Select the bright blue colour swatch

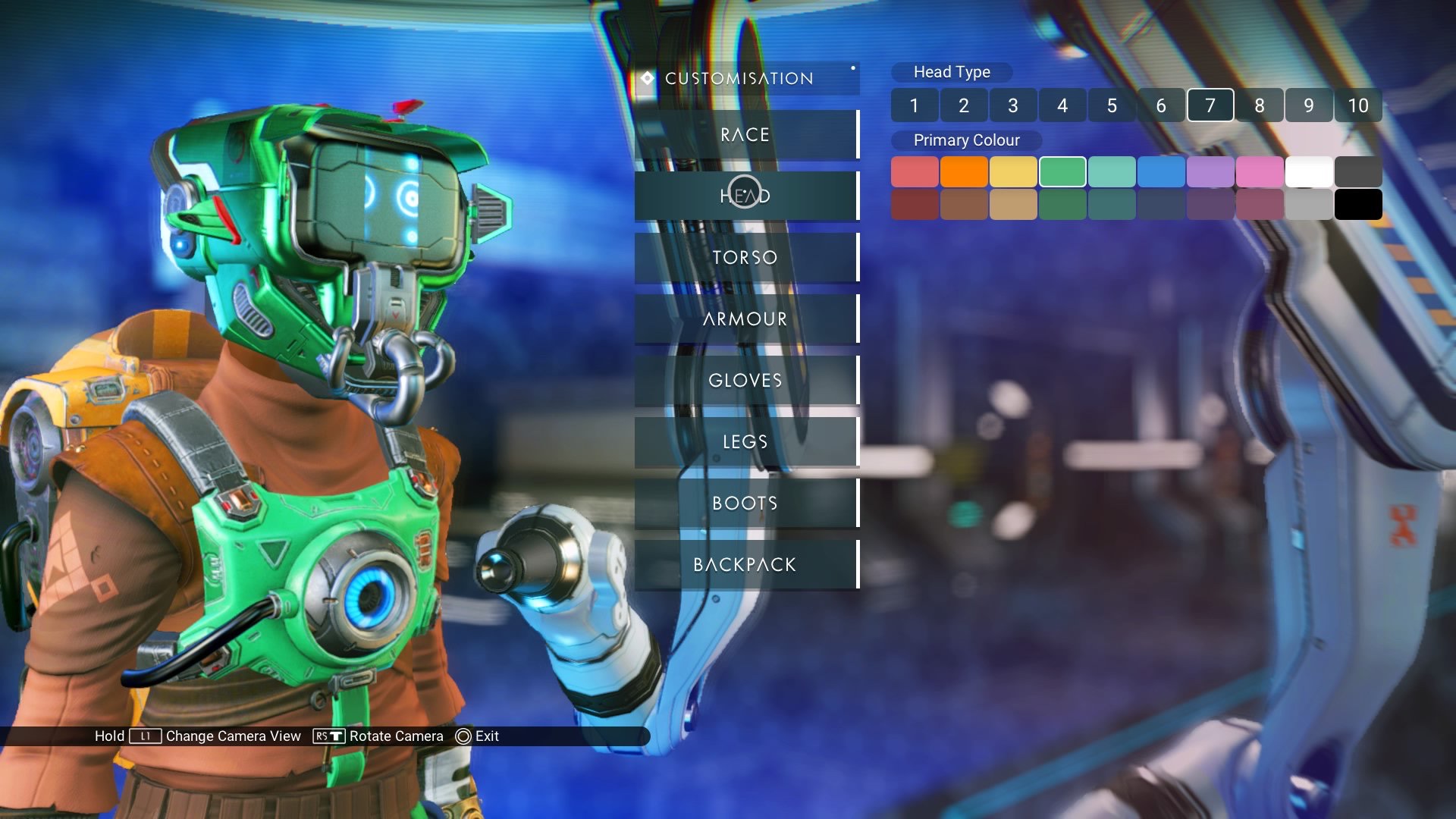click(1161, 172)
